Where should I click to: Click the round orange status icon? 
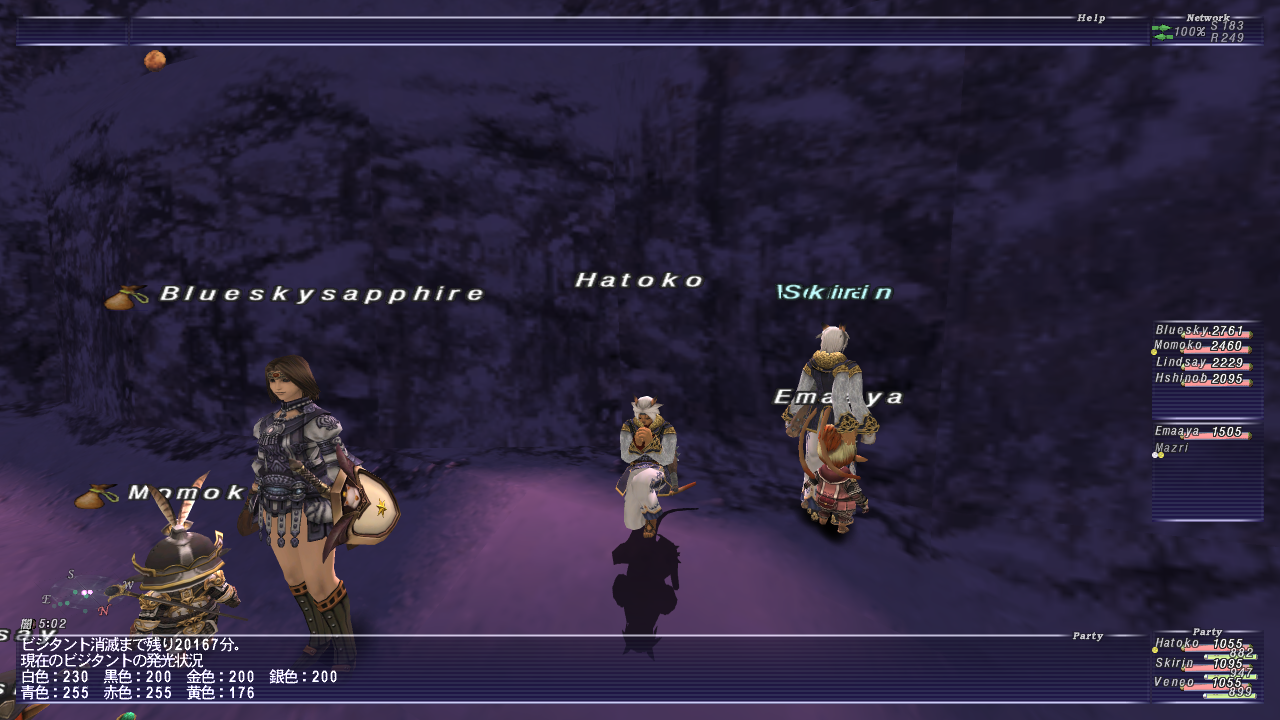click(x=154, y=60)
